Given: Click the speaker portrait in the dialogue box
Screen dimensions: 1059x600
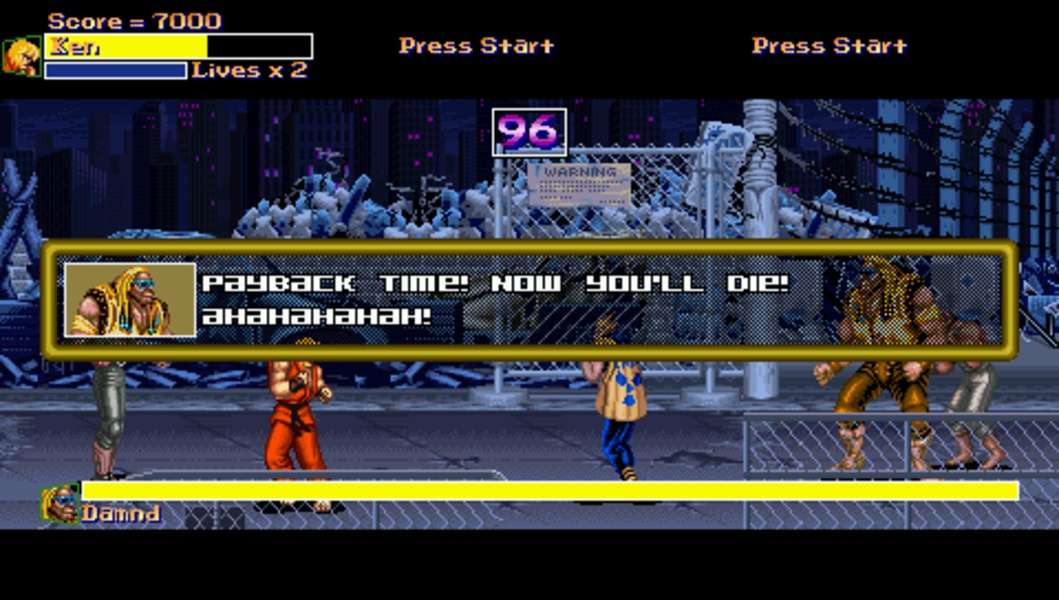Looking at the screenshot, I should pyautogui.click(x=130, y=300).
